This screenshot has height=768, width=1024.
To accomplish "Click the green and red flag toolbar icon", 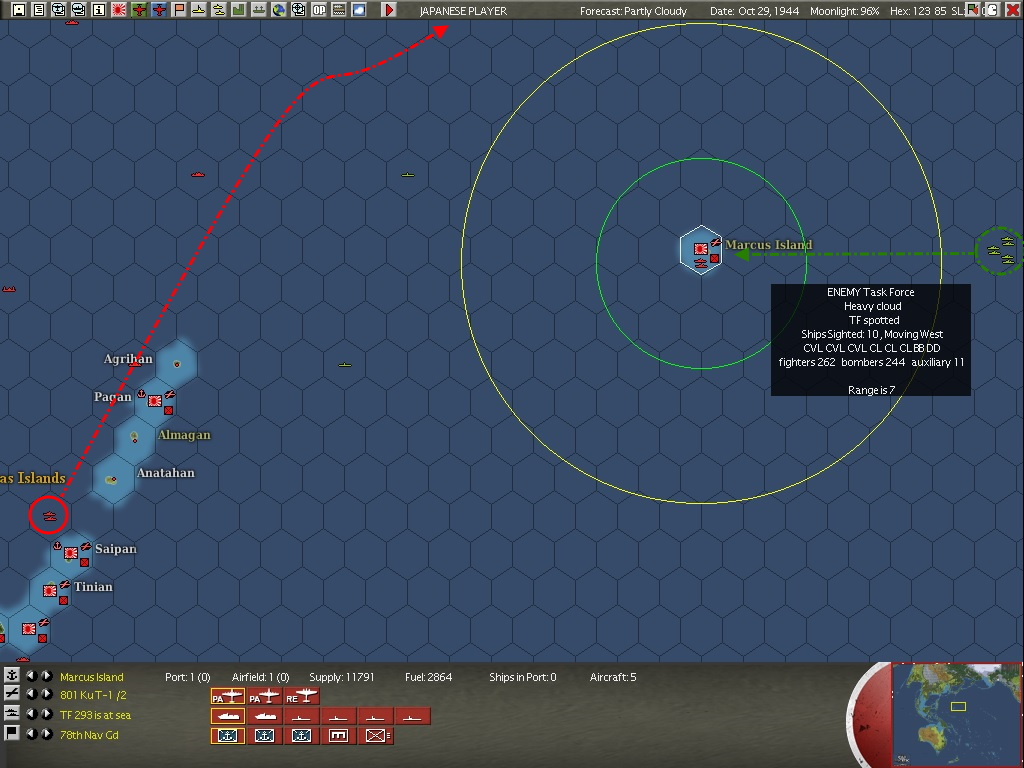I will pyautogui.click(x=179, y=10).
